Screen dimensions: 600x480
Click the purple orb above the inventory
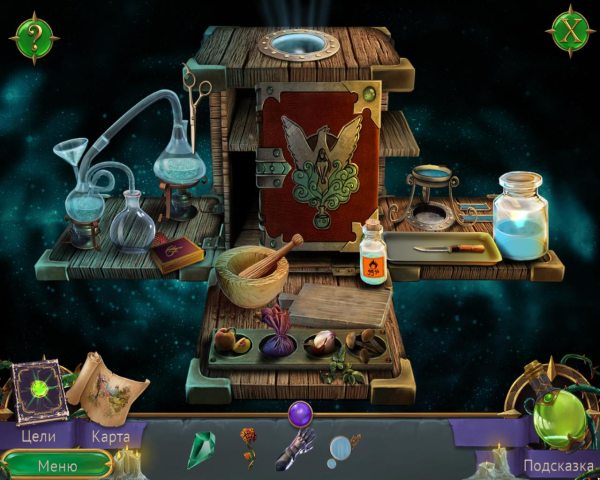(x=299, y=413)
